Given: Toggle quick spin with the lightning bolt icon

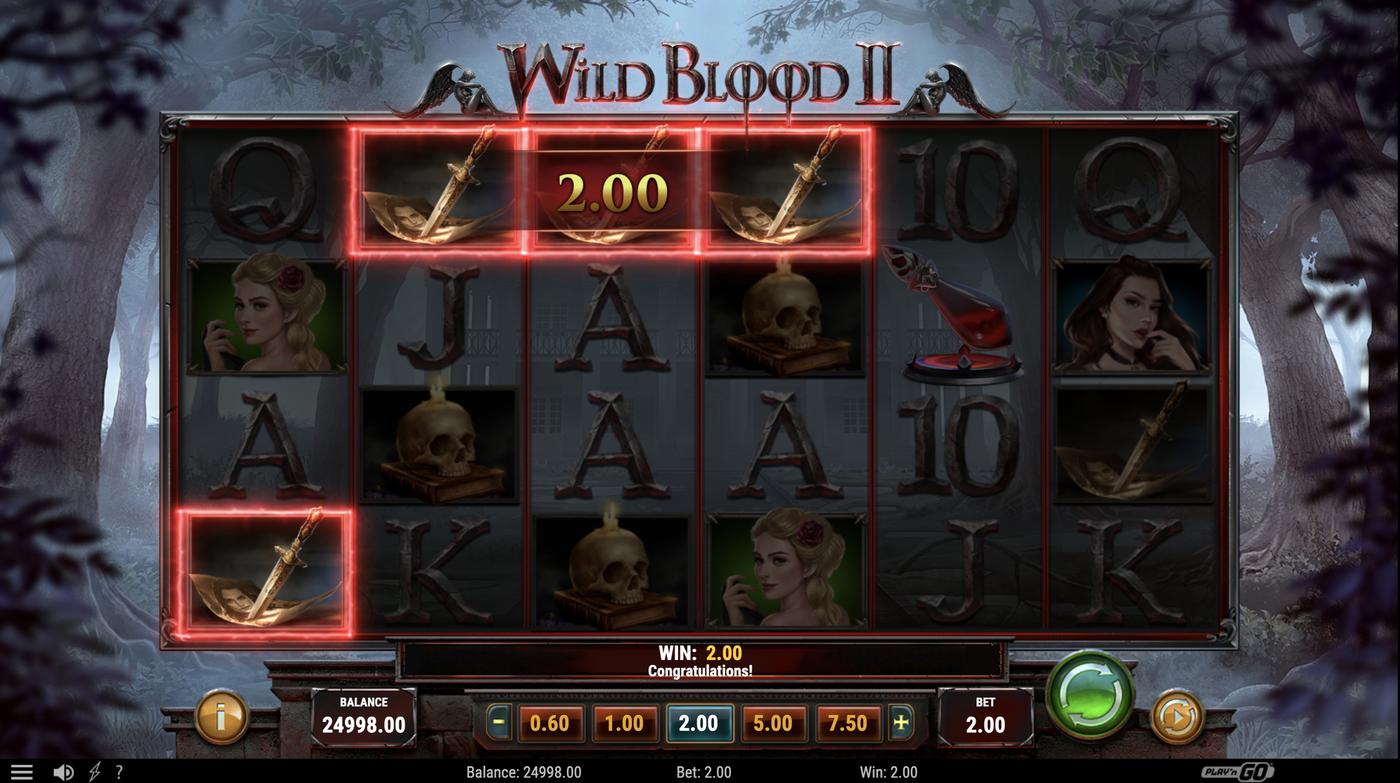Looking at the screenshot, I should (x=94, y=770).
